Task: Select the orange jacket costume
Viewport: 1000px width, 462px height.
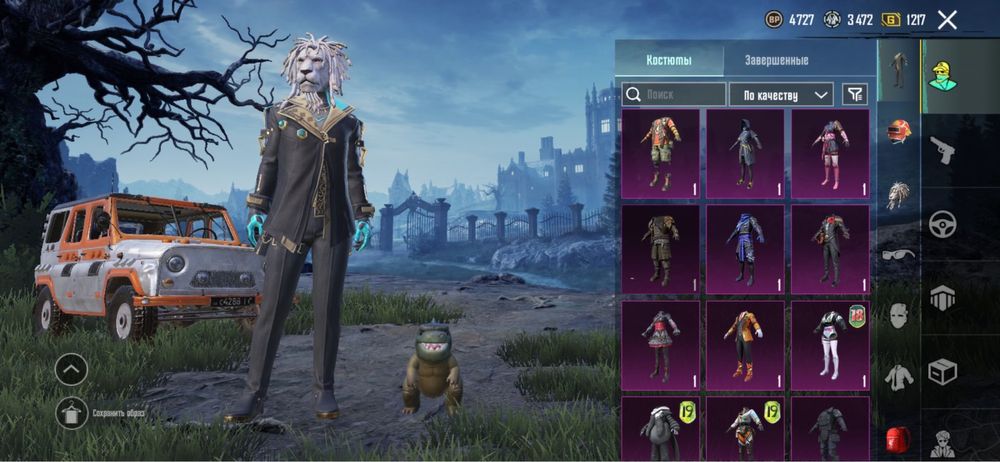Action: (x=745, y=345)
